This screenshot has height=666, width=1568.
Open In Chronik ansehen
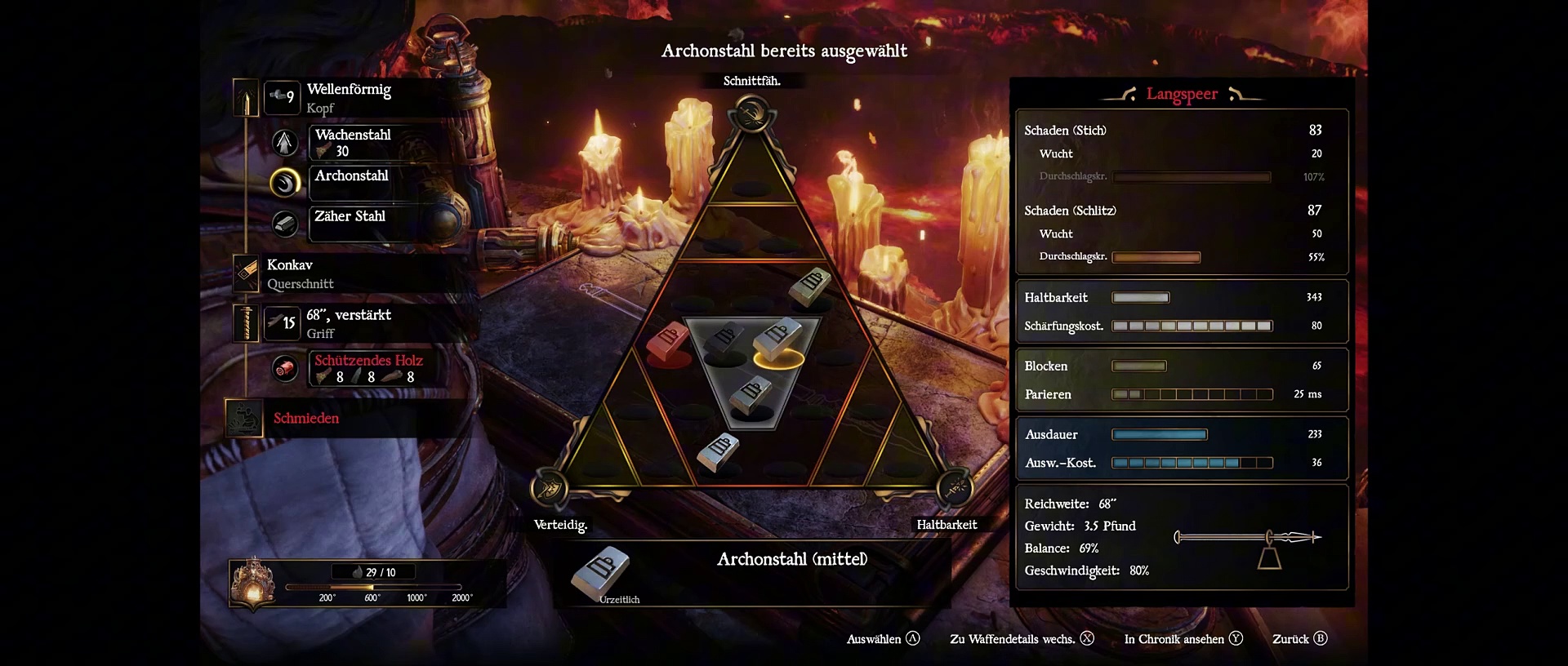tap(1183, 639)
